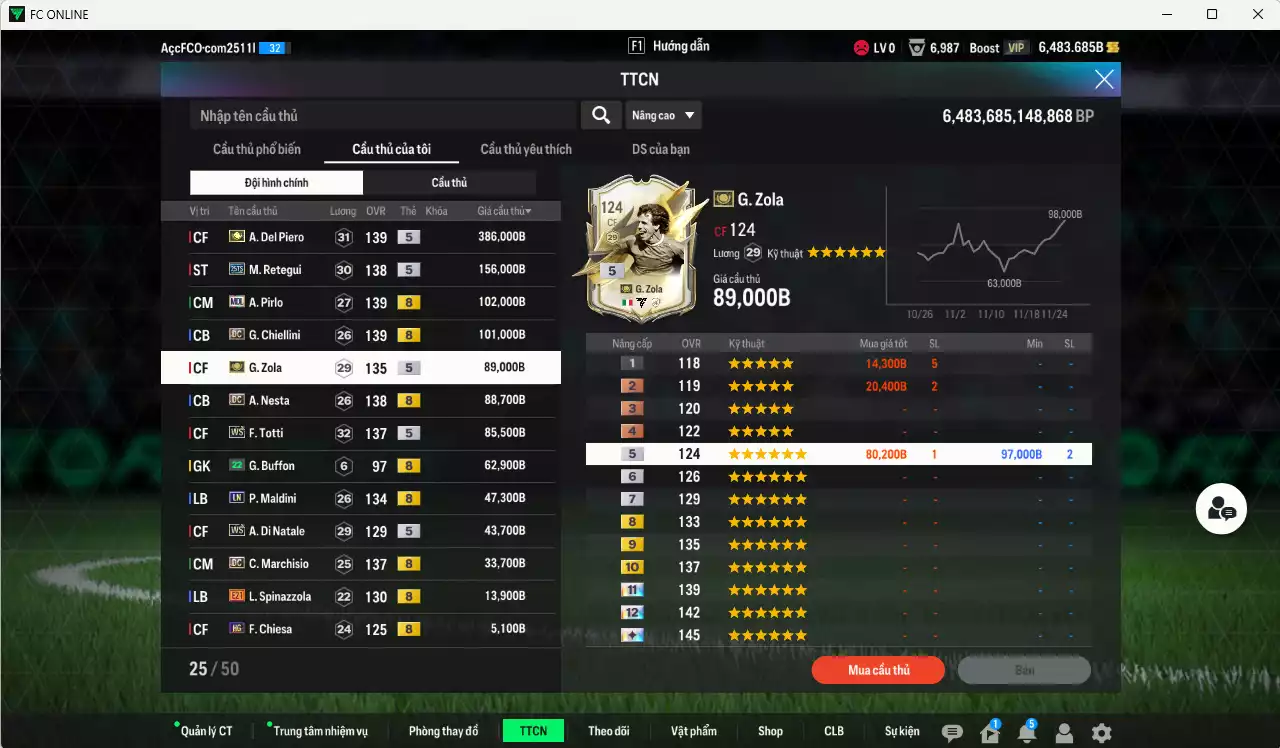Open the Nâng cao dropdown
The height and width of the screenshot is (748, 1280).
point(663,115)
